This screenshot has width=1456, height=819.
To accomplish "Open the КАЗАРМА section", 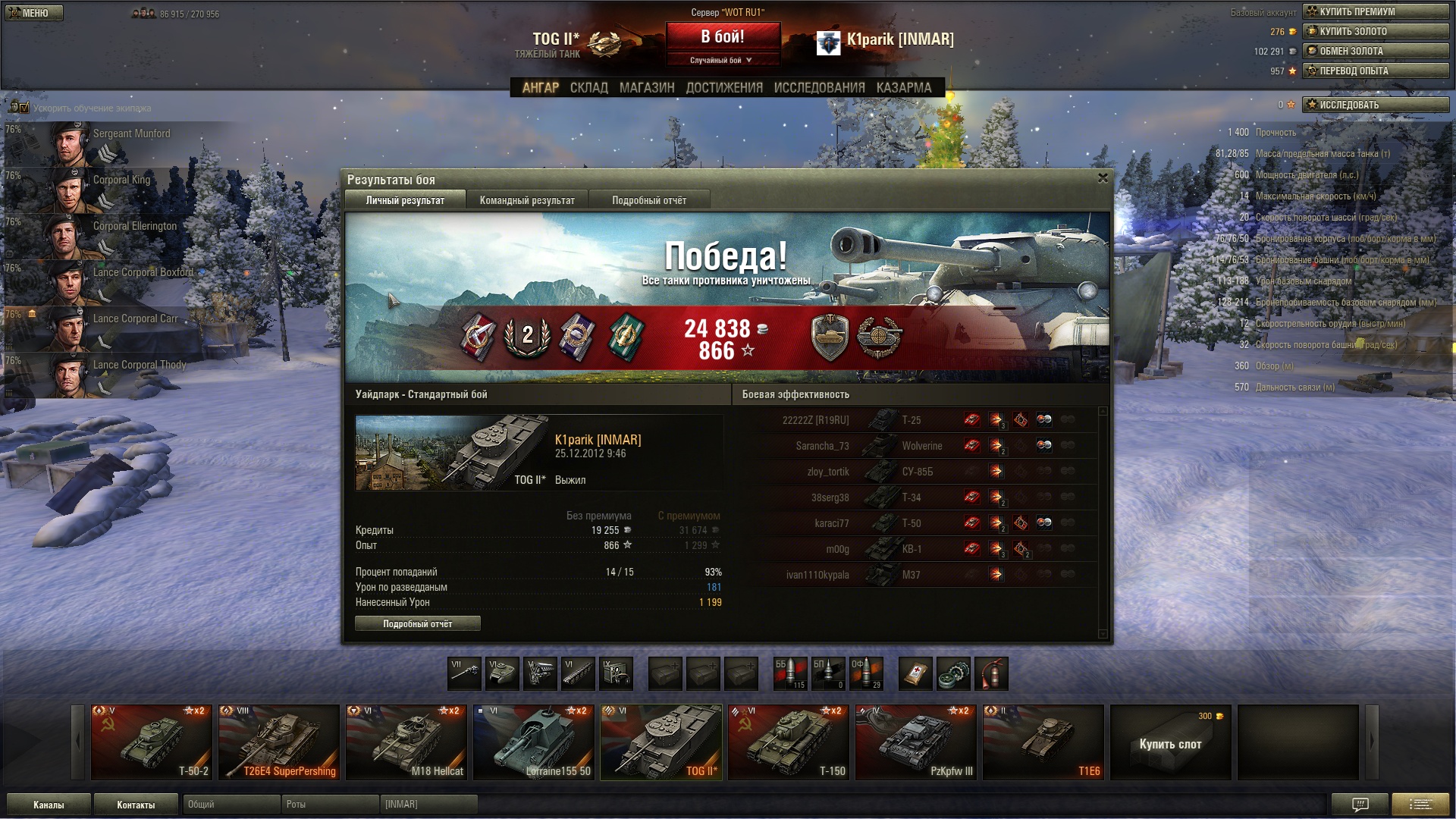I will pyautogui.click(x=903, y=88).
